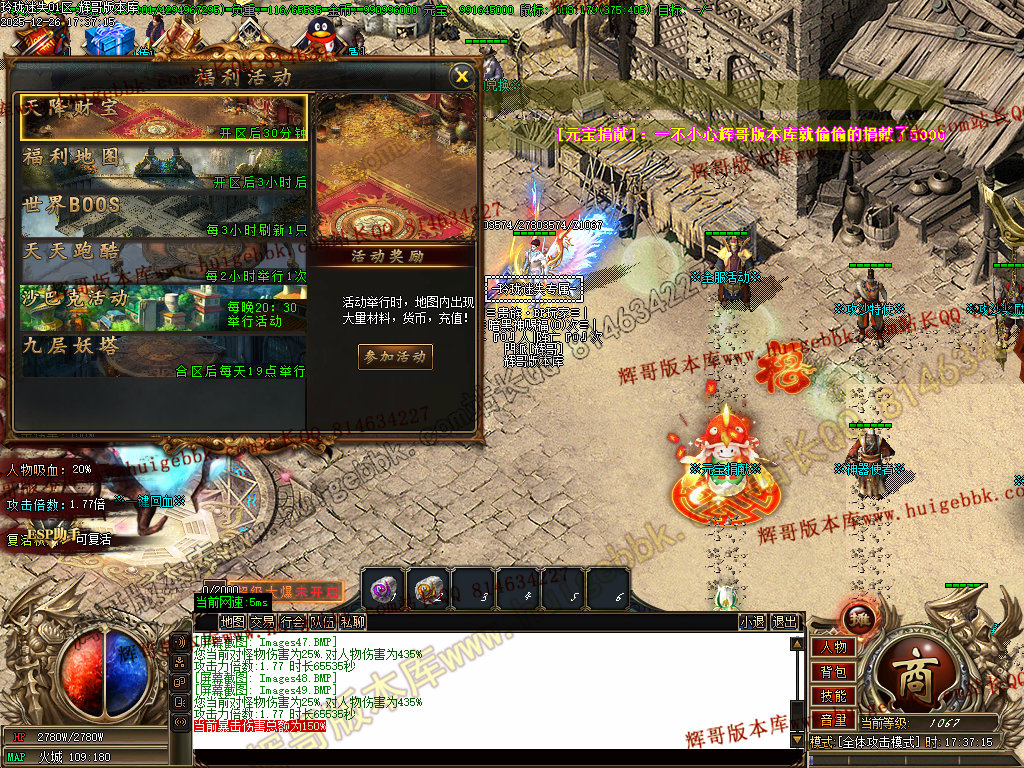Screen dimensions: 1024x768
Task: Open the 交易 trade button
Action: [x=262, y=622]
